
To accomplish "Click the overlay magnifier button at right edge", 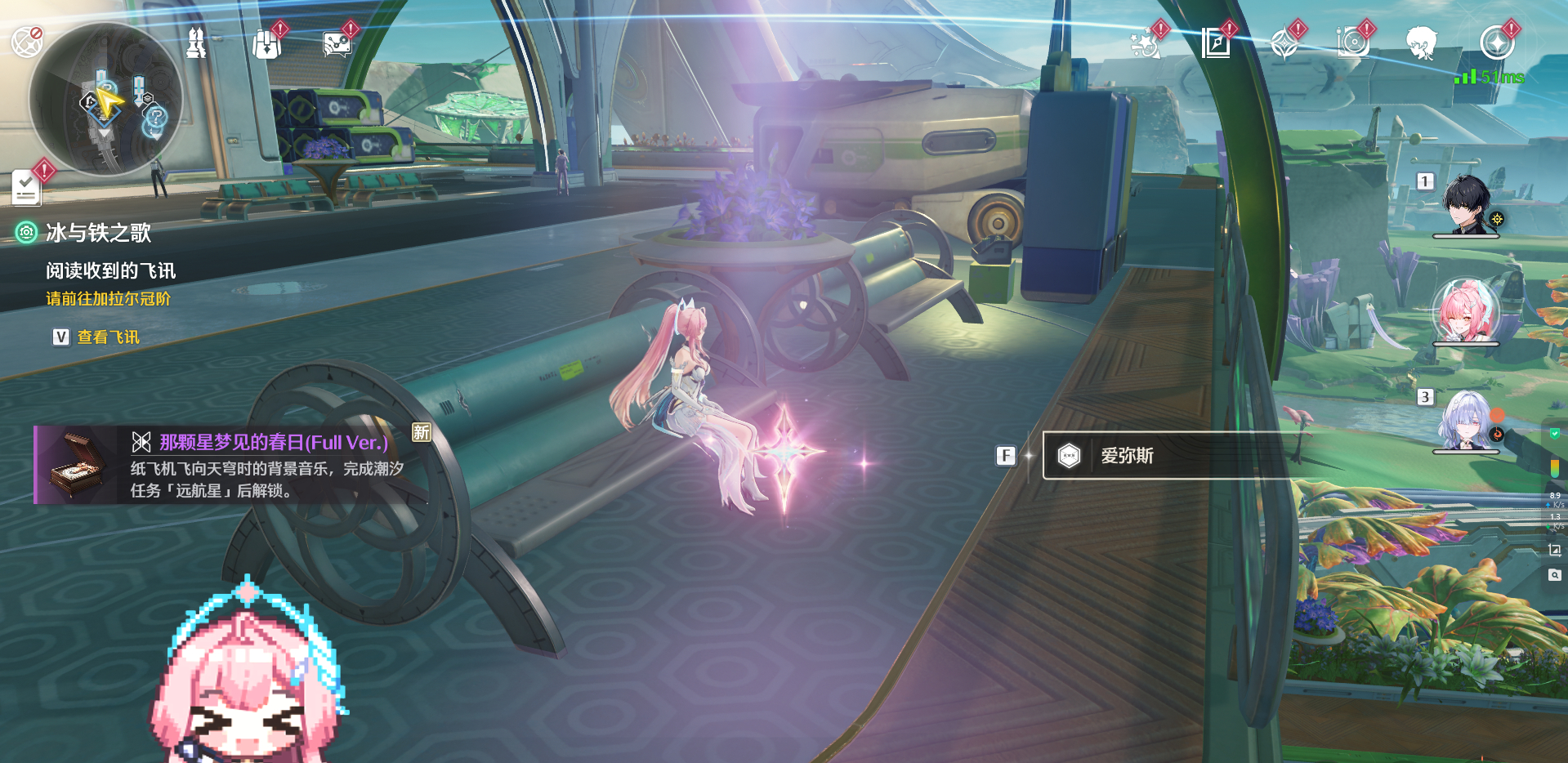I will [x=1554, y=575].
